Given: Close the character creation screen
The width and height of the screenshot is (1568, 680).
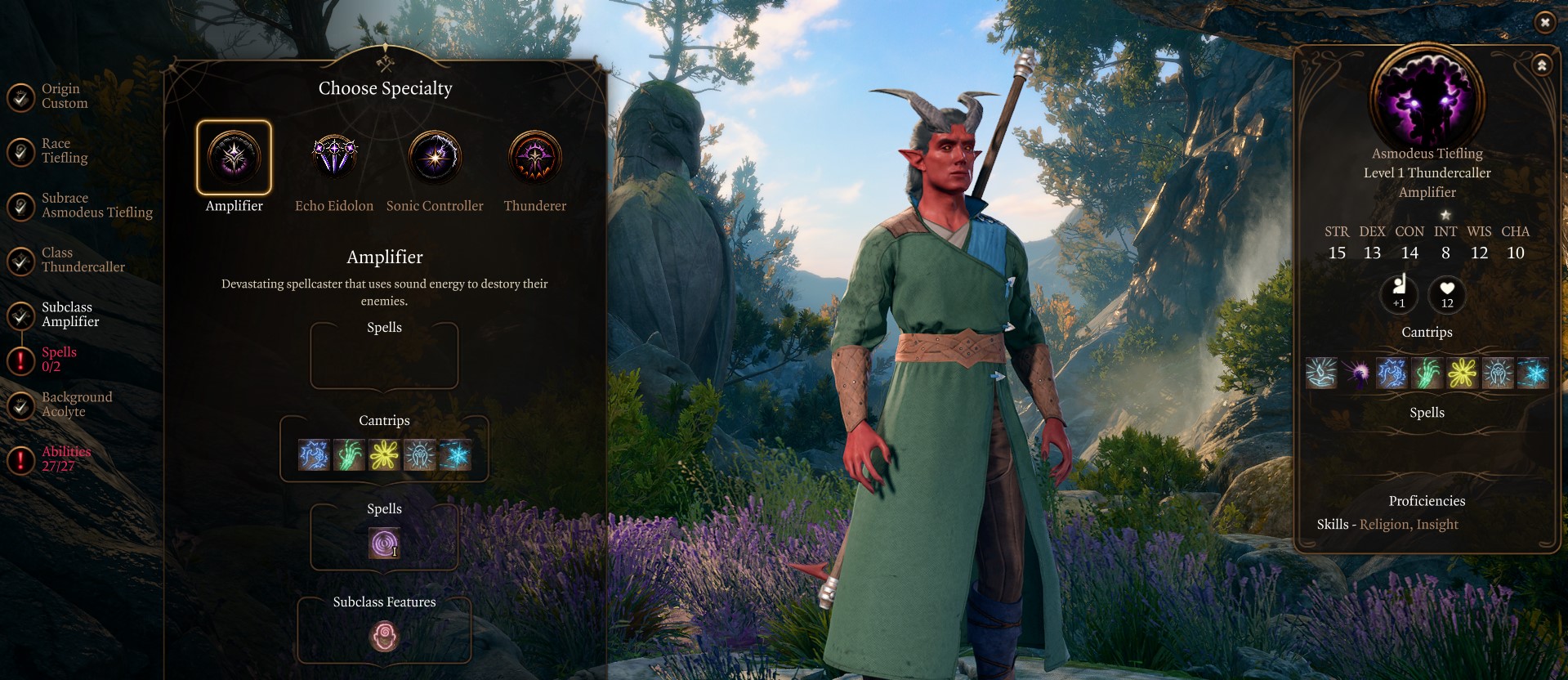Looking at the screenshot, I should (1544, 23).
